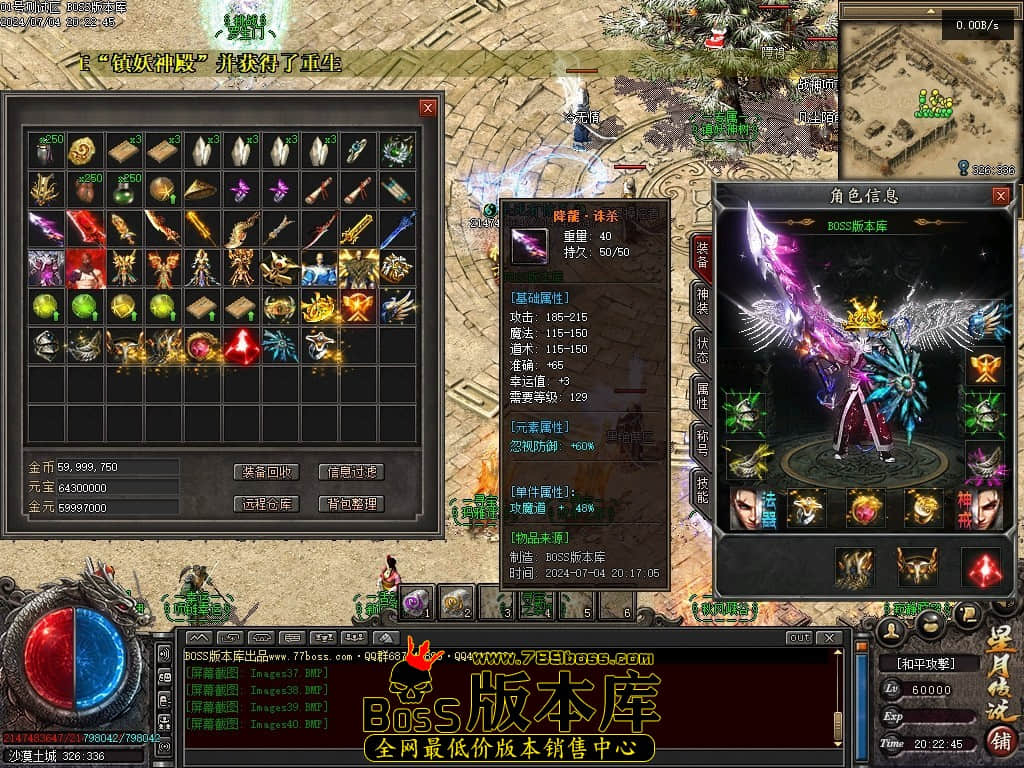The width and height of the screenshot is (1024, 768).
Task: Select the golden spiral shell item
Action: click(84, 151)
